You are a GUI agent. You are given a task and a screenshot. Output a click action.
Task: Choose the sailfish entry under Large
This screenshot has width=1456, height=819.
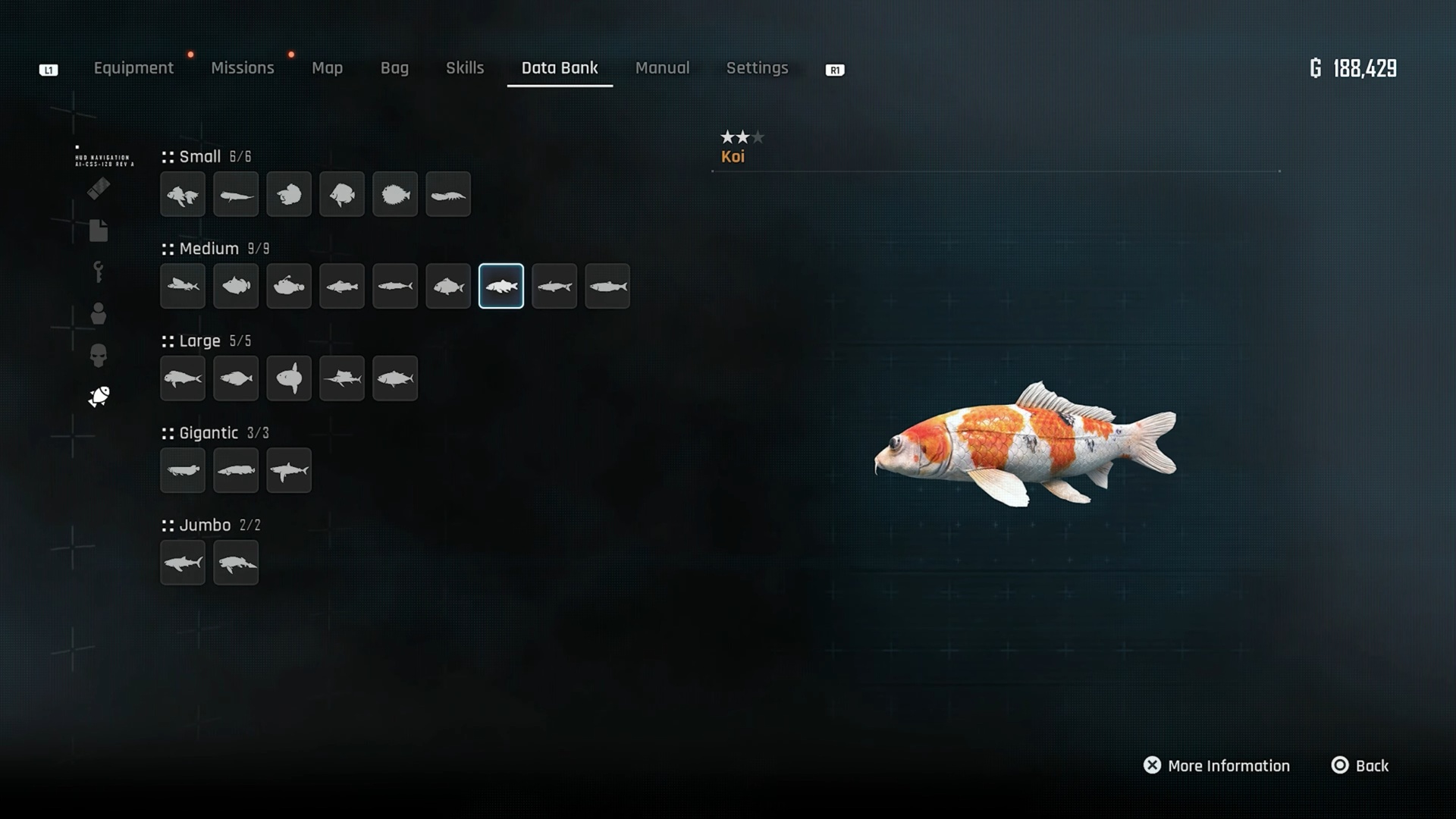[x=342, y=378]
